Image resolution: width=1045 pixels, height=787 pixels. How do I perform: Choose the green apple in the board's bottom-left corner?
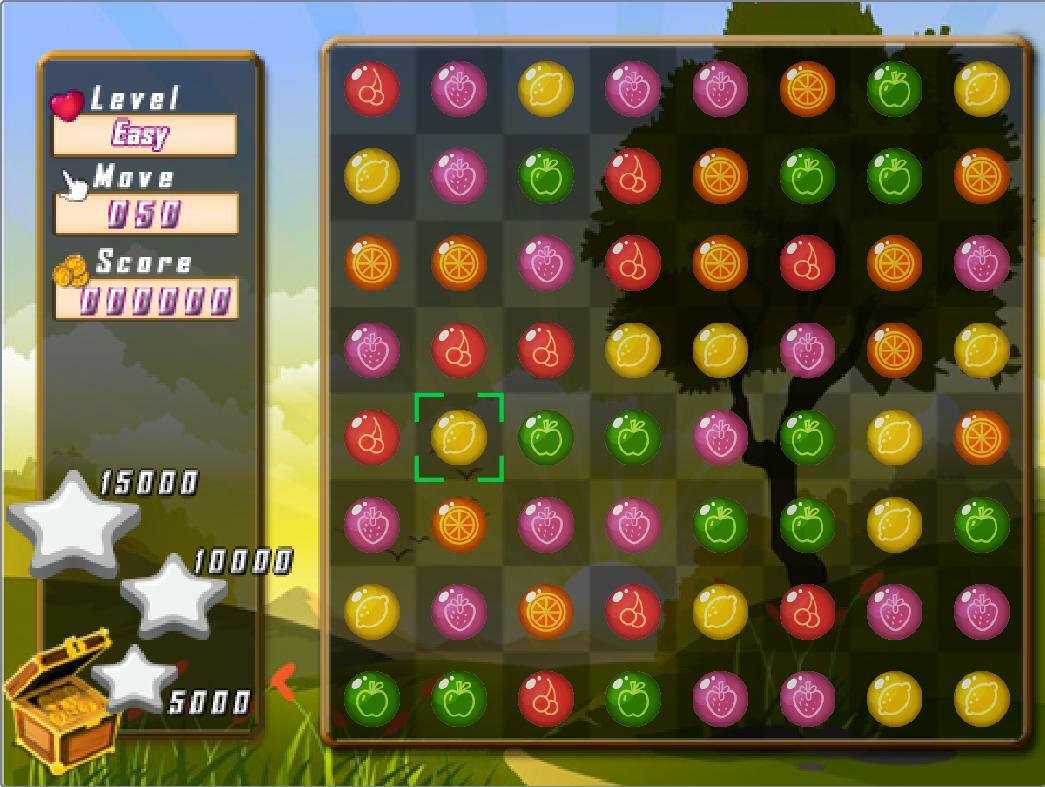(372, 698)
